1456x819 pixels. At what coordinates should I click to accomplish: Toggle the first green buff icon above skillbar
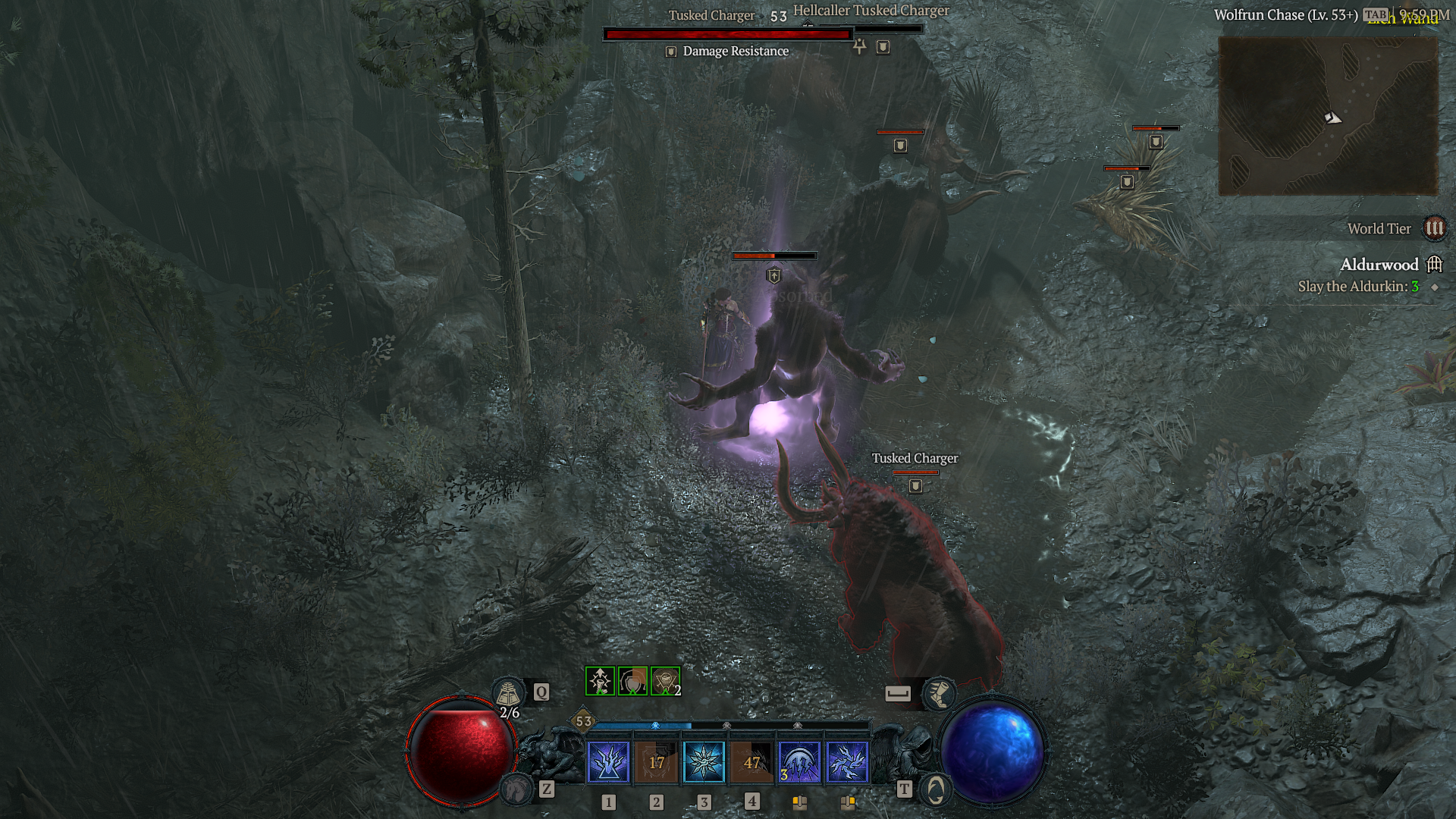(x=598, y=680)
